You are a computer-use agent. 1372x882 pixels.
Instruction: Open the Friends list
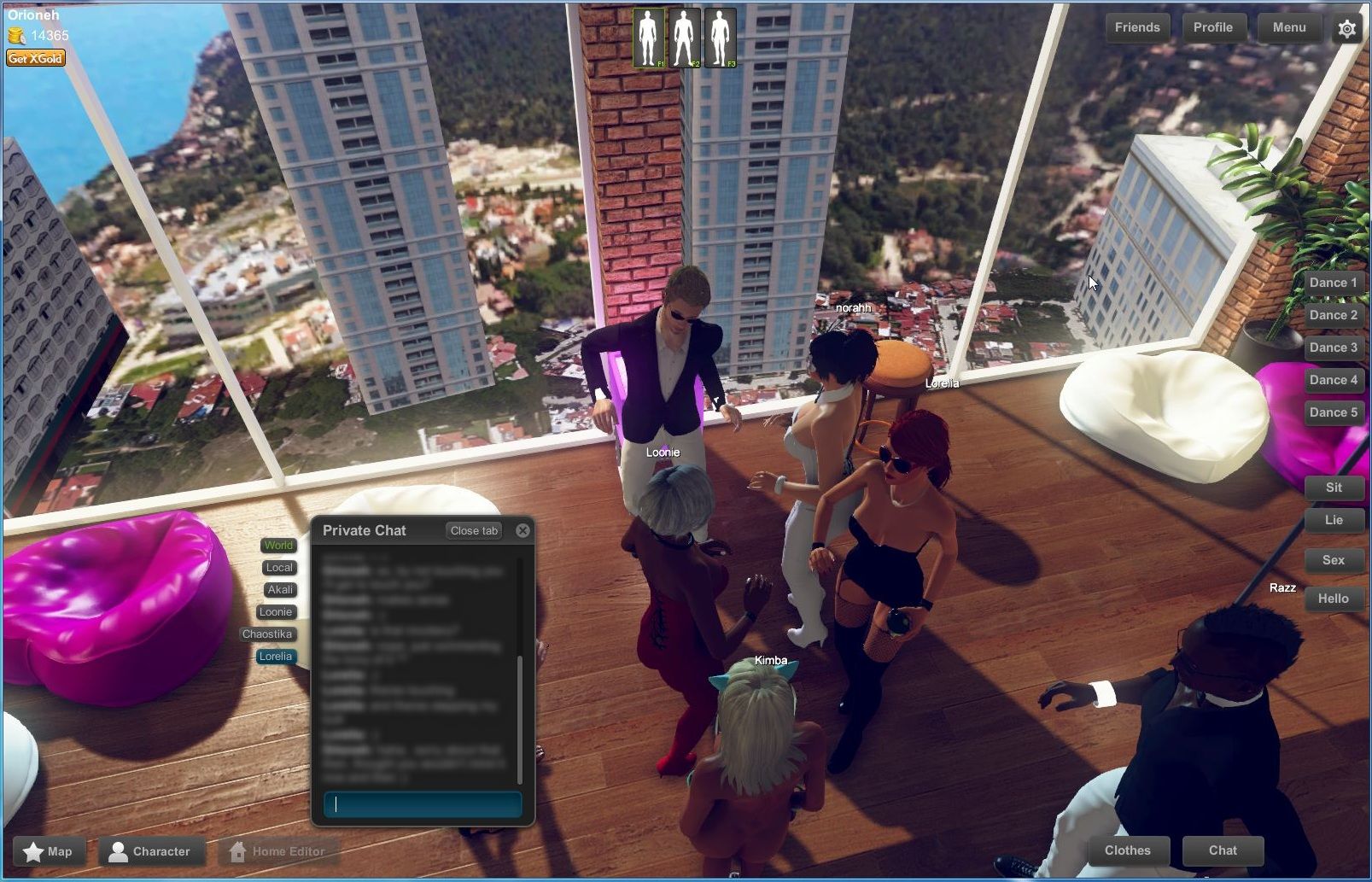[1136, 26]
